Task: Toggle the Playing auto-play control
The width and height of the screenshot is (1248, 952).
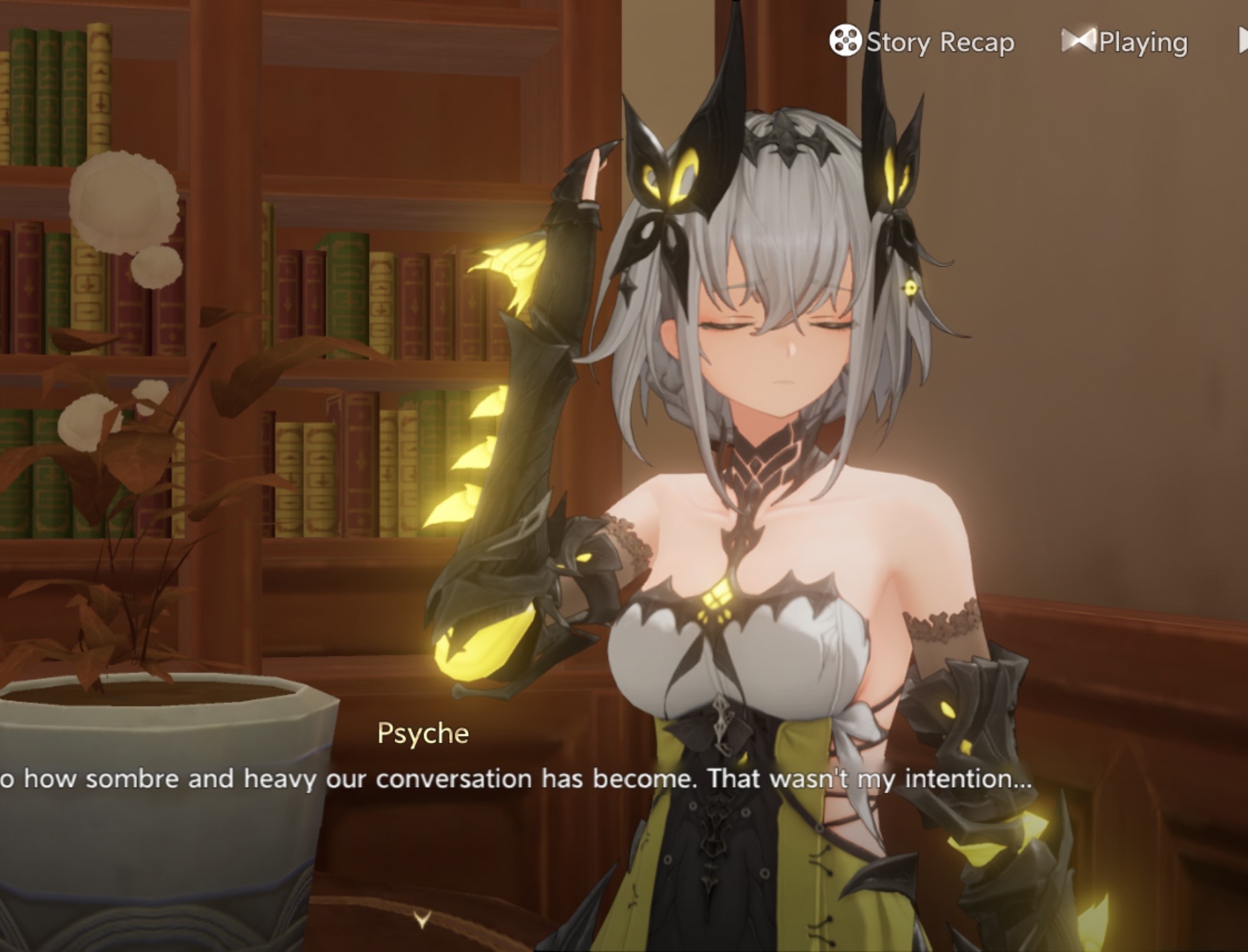Action: (x=1125, y=42)
